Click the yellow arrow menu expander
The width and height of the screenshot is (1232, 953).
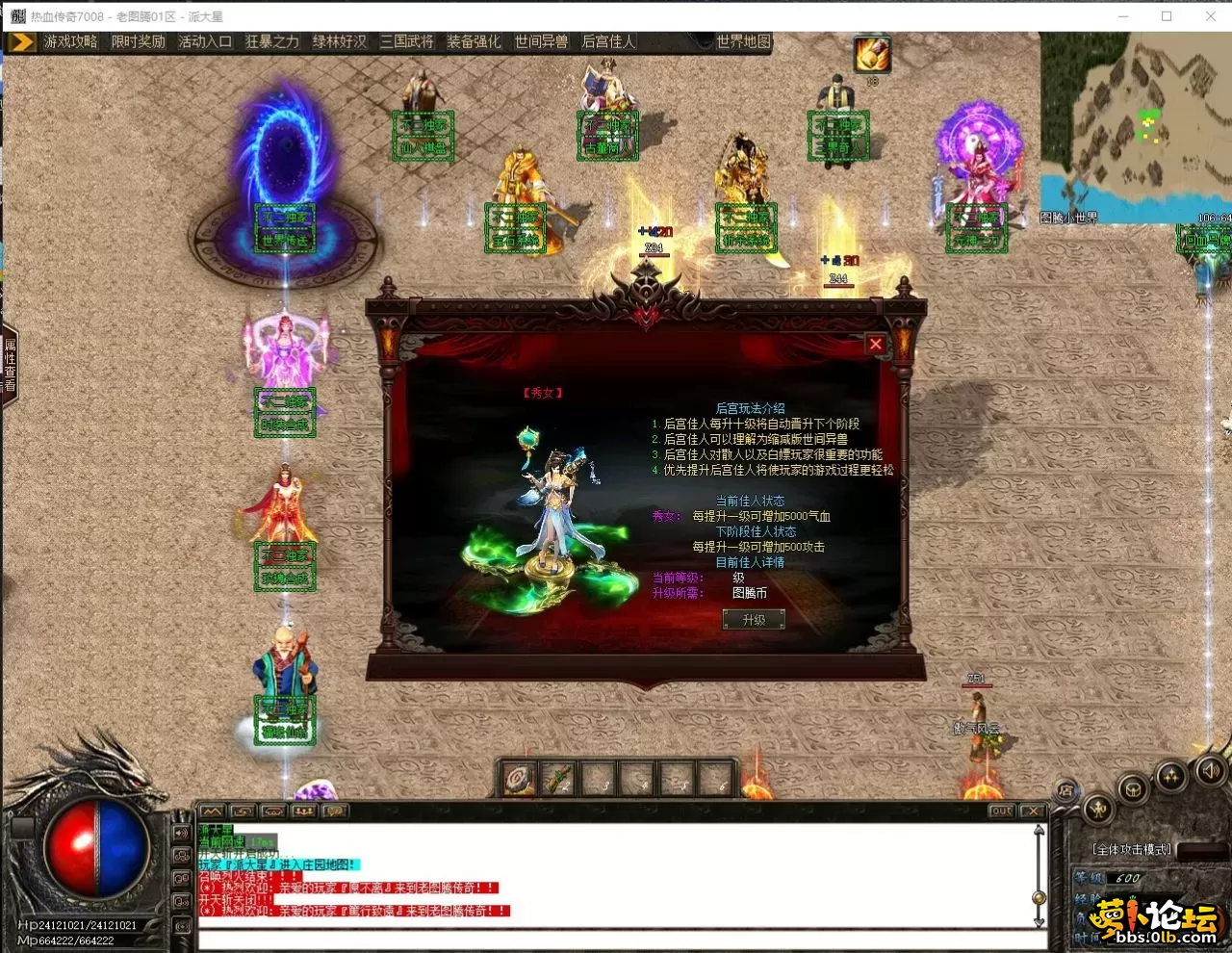coord(22,41)
